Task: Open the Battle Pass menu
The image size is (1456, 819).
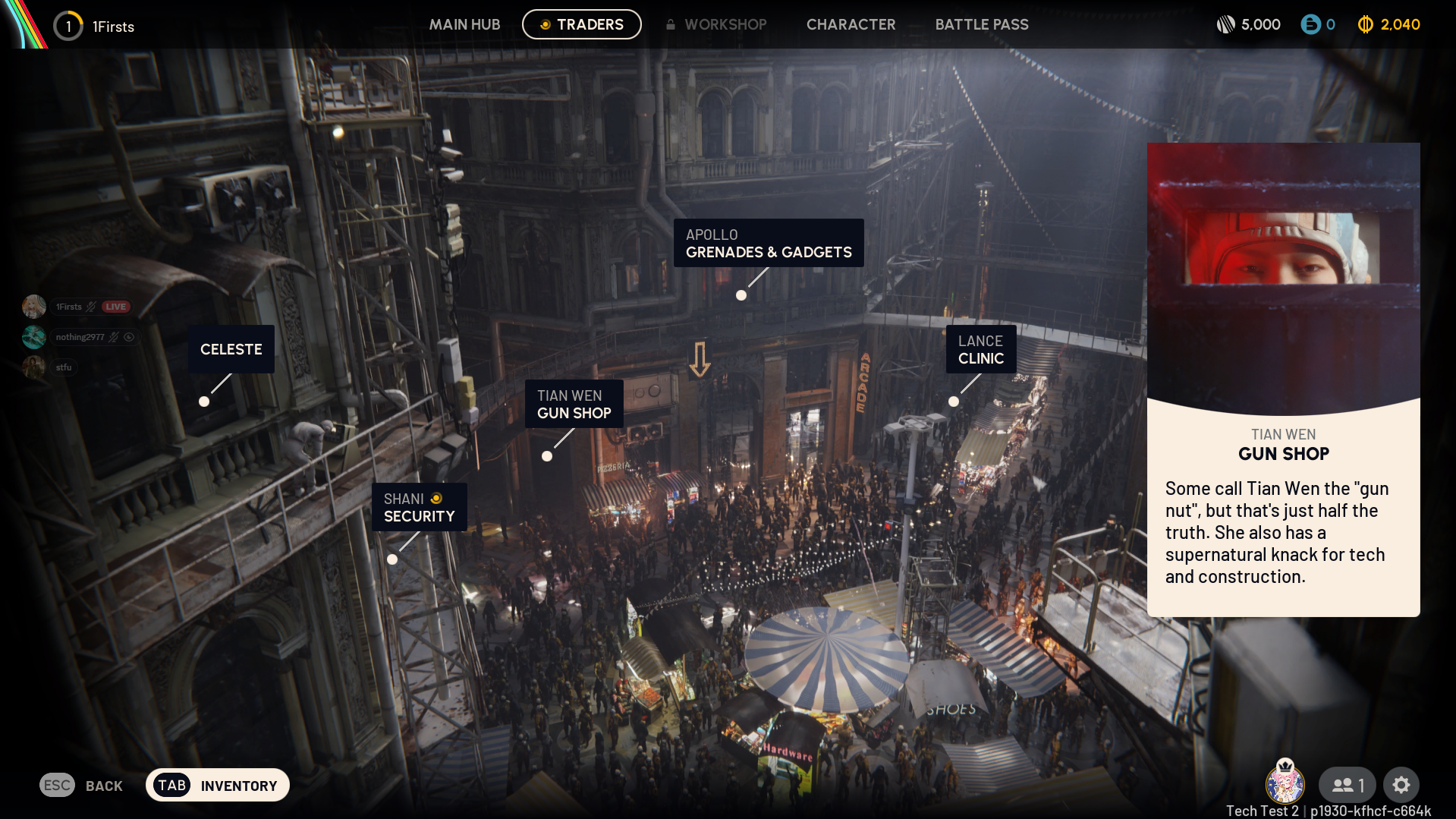Action: click(982, 24)
